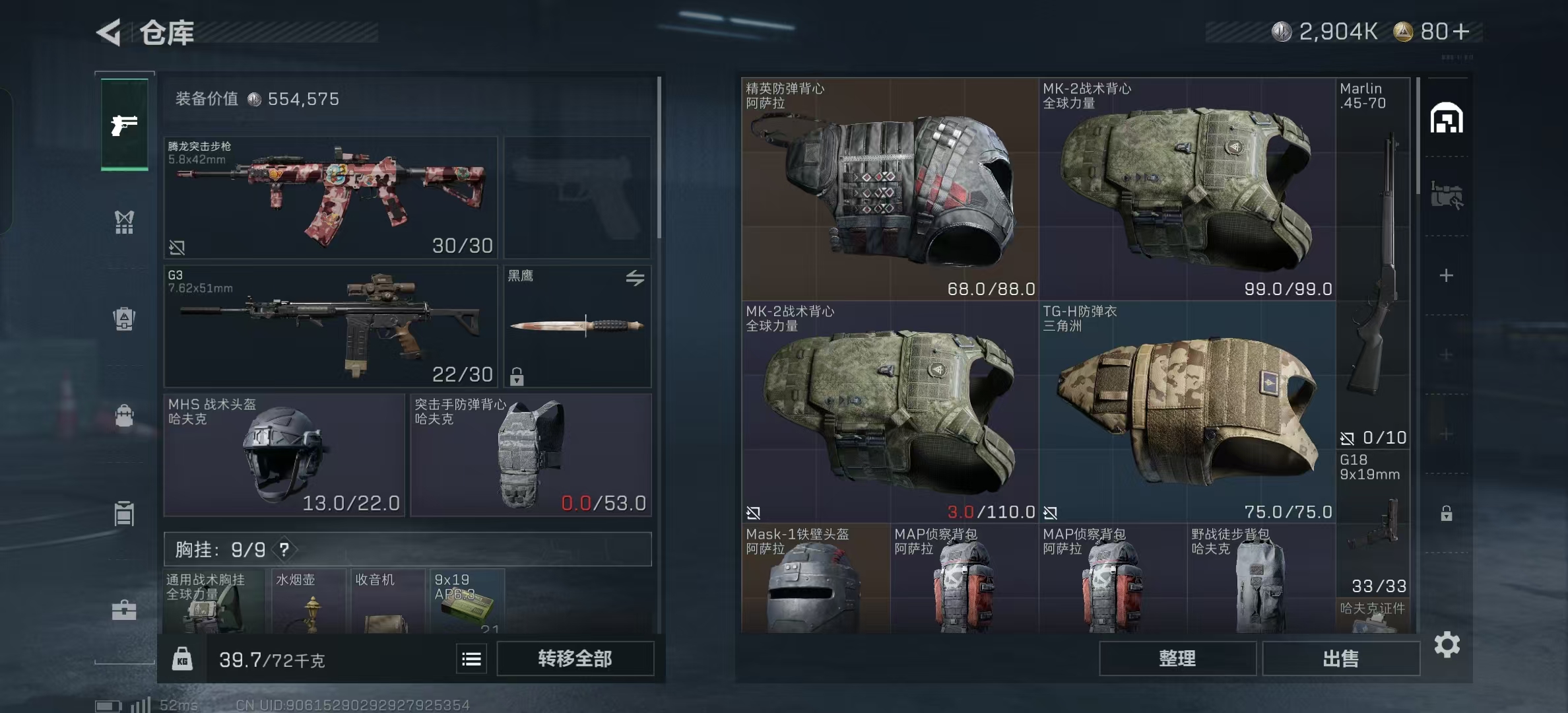Select the 精英防弹背心 in the warehouse
This screenshot has height=713, width=1568.
(x=890, y=189)
